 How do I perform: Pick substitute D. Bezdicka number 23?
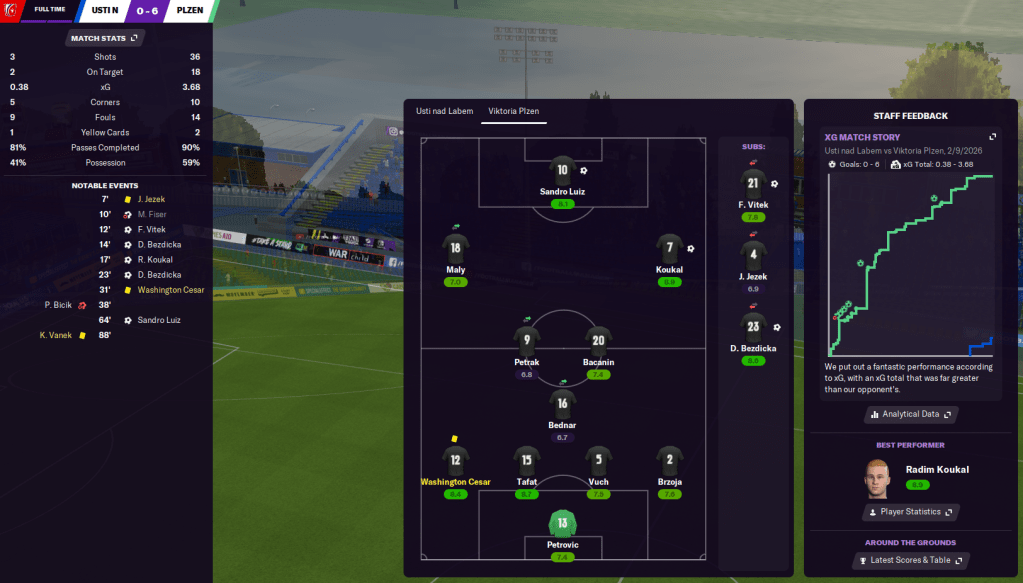753,327
